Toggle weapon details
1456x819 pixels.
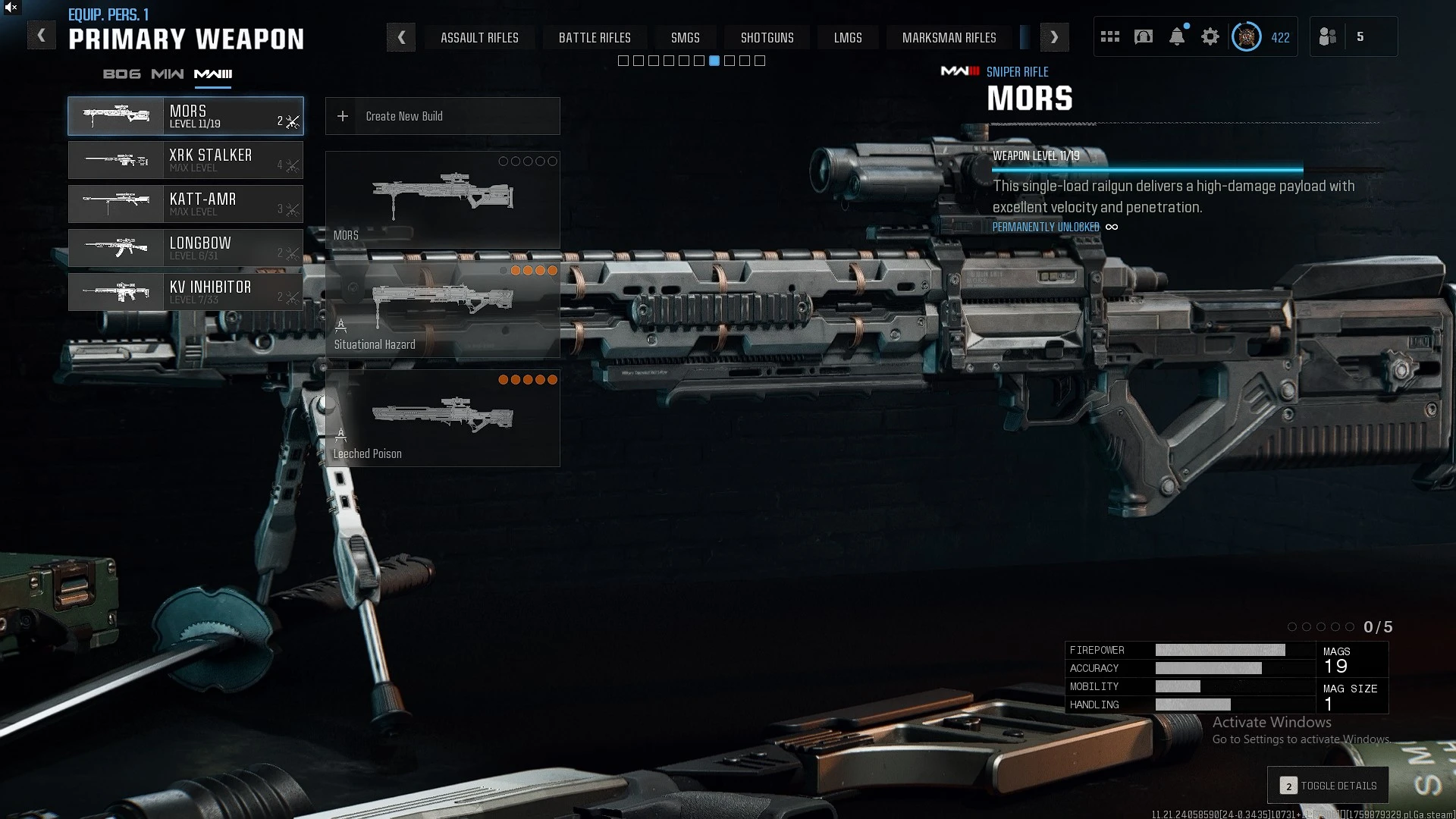(x=1328, y=786)
